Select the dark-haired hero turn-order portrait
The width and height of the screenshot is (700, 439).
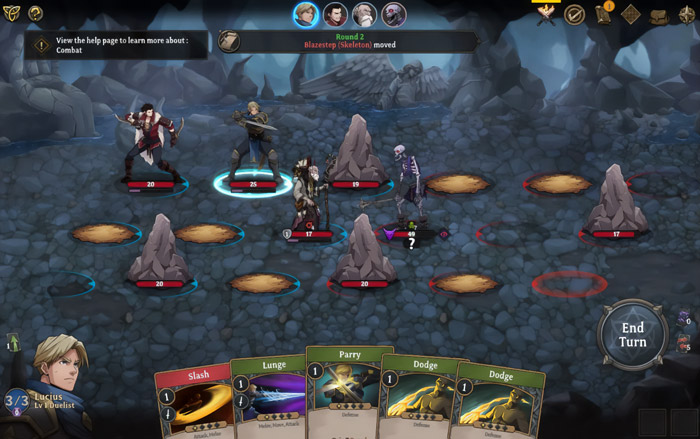coord(335,14)
